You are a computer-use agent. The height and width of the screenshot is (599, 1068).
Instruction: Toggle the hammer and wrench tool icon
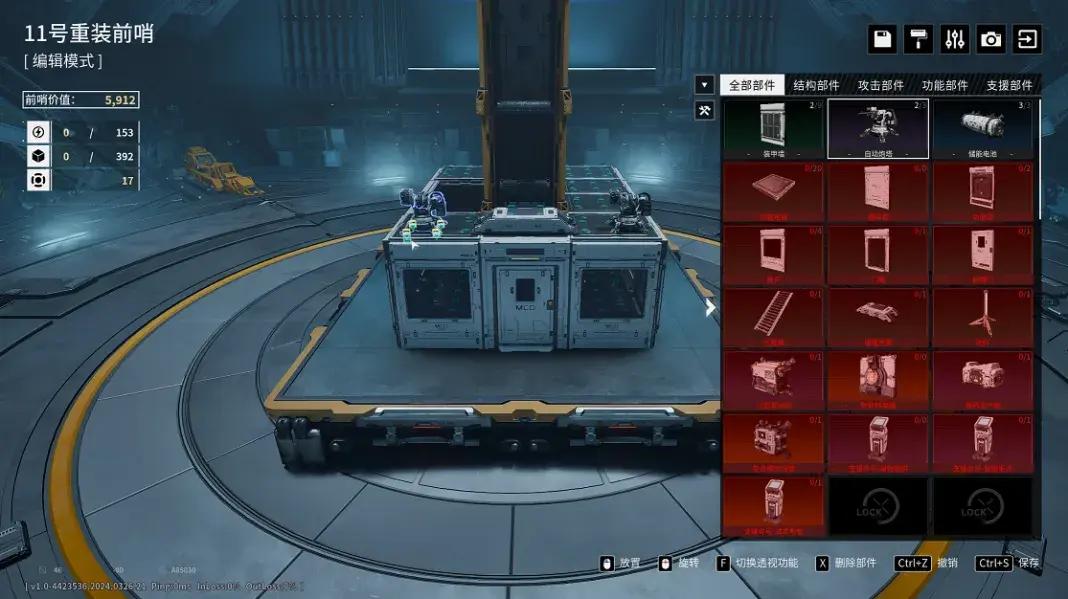[705, 111]
